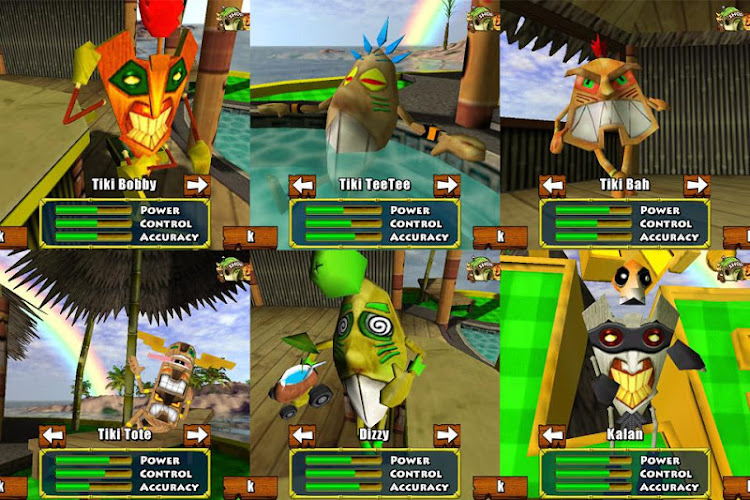
Task: Go back using arrow left of Tiki Tote
Action: (x=53, y=435)
